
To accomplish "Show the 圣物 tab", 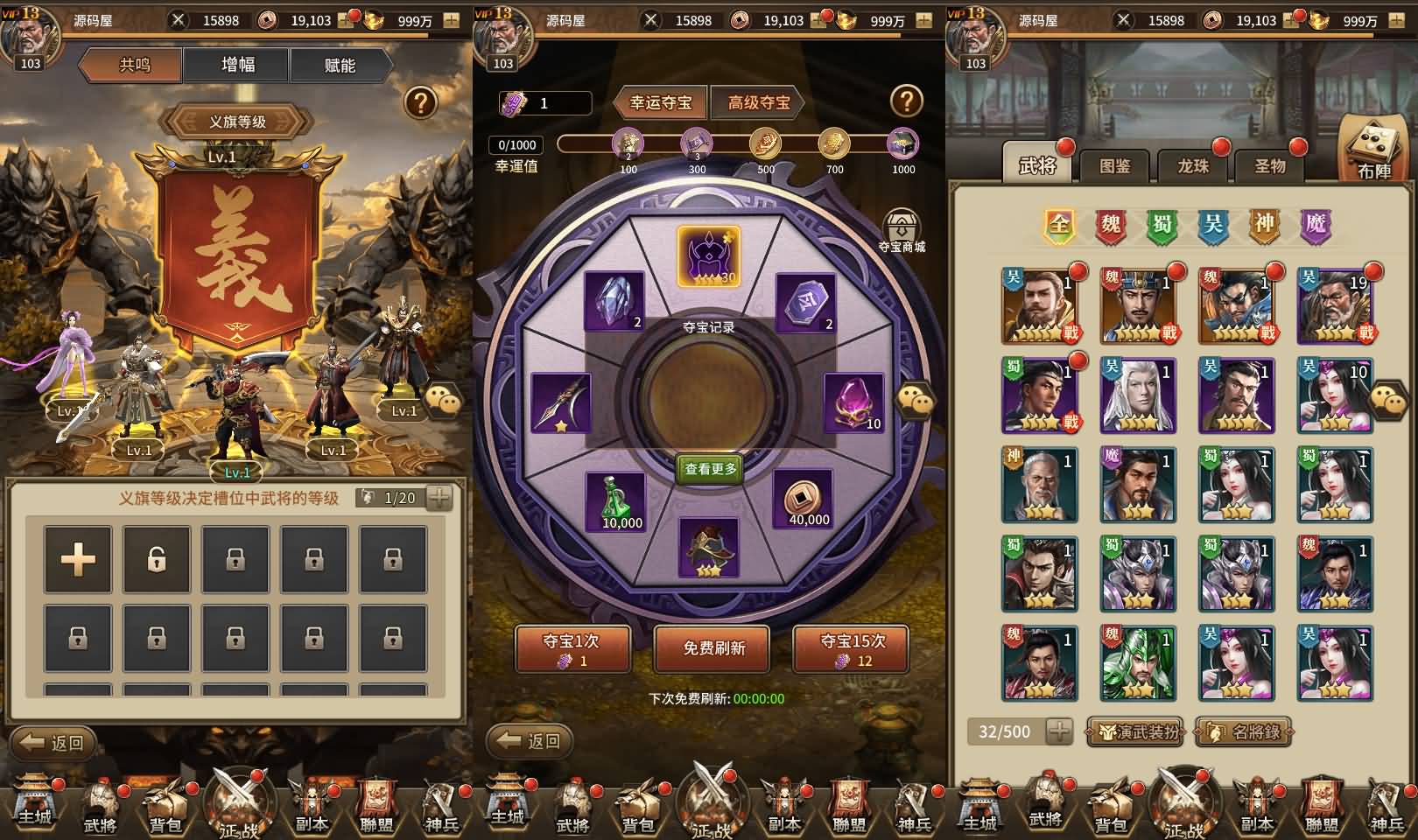I will pos(1269,165).
